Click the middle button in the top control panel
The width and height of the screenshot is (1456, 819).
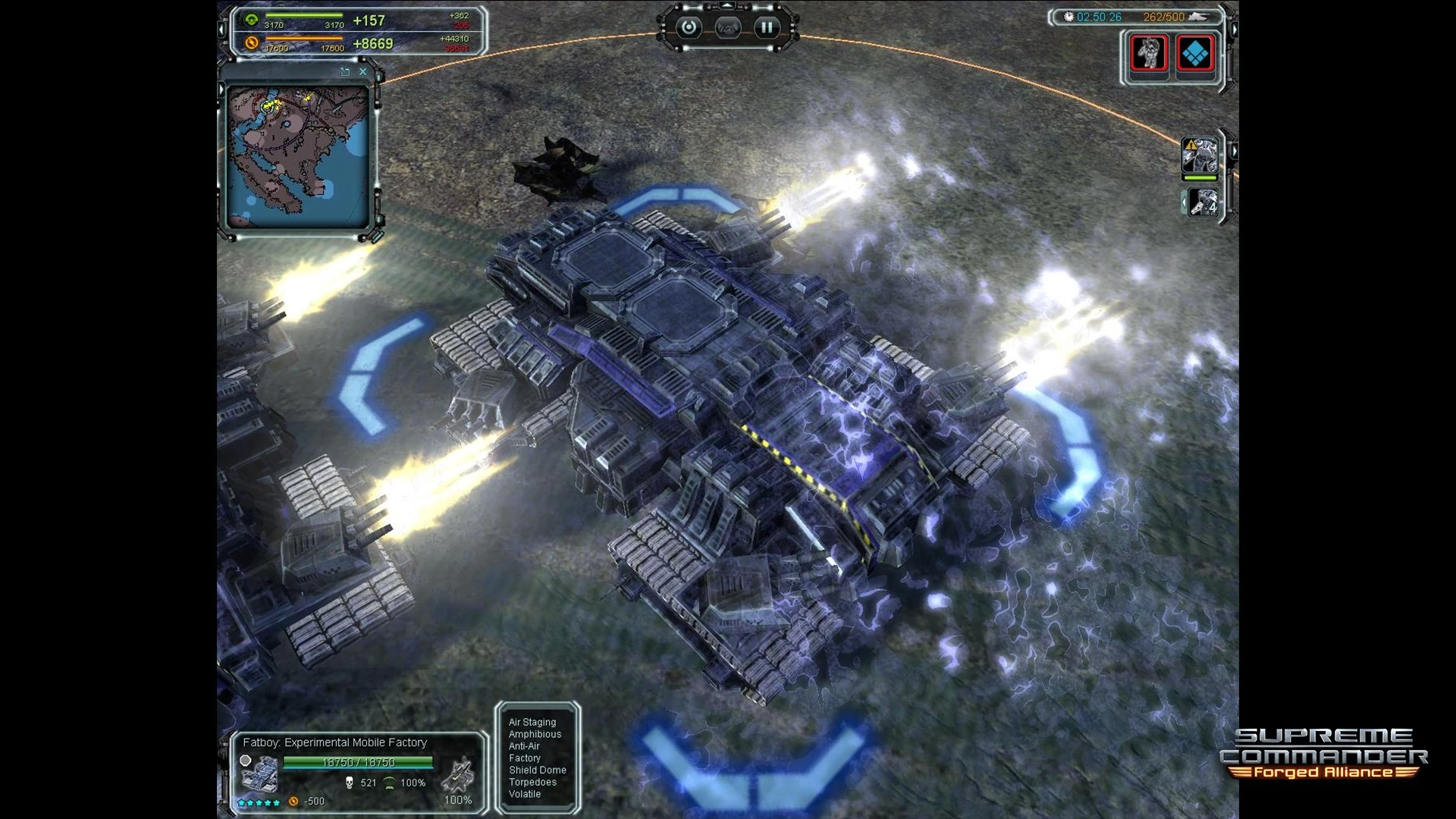coord(727,28)
